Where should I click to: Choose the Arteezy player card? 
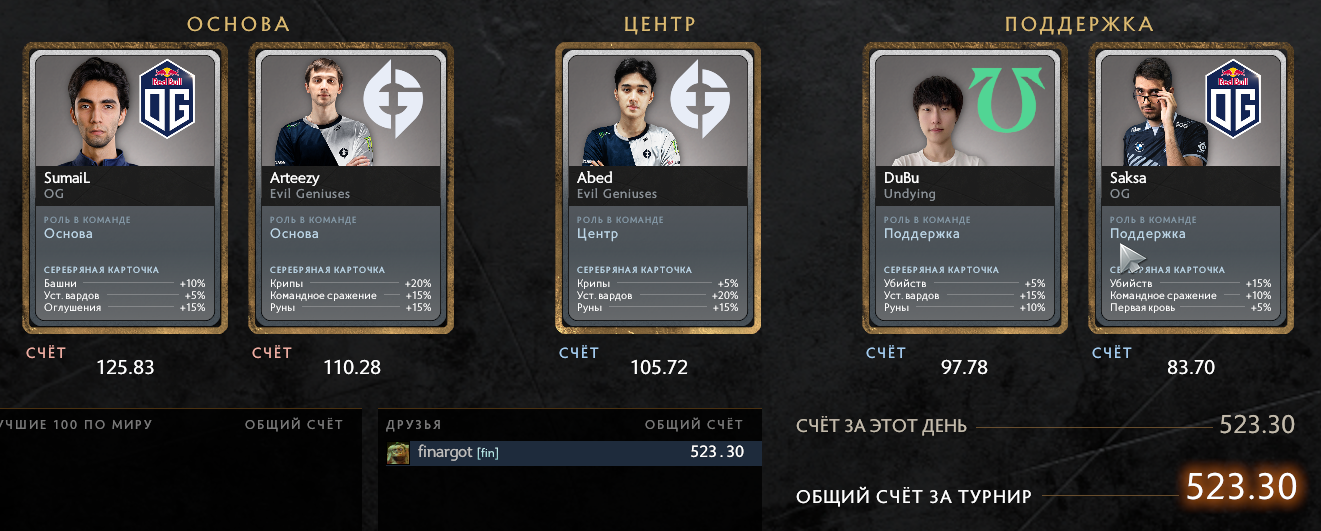click(x=351, y=187)
